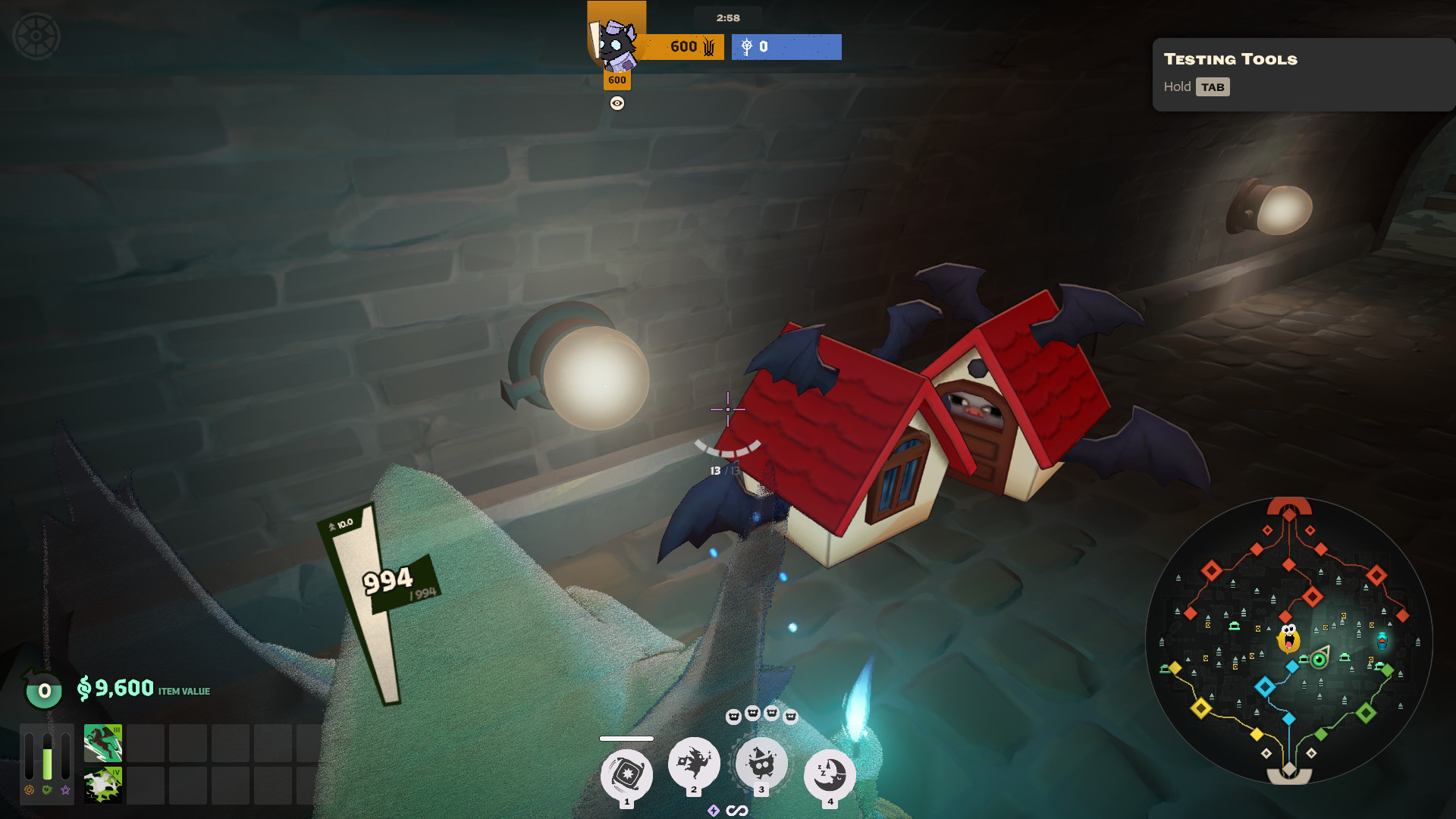1456x819 pixels.
Task: Click the cat hero portrait on scoreboard
Action: 616,44
